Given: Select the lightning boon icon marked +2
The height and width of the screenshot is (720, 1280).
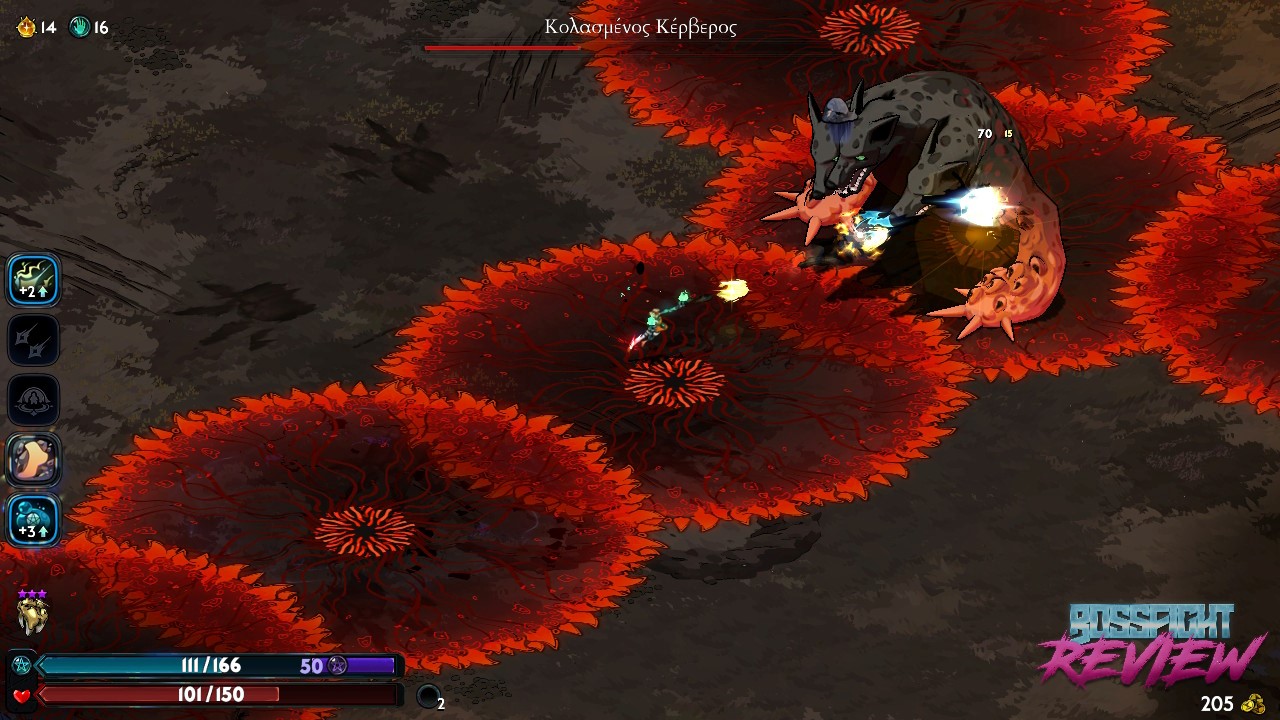Looking at the screenshot, I should tap(34, 279).
